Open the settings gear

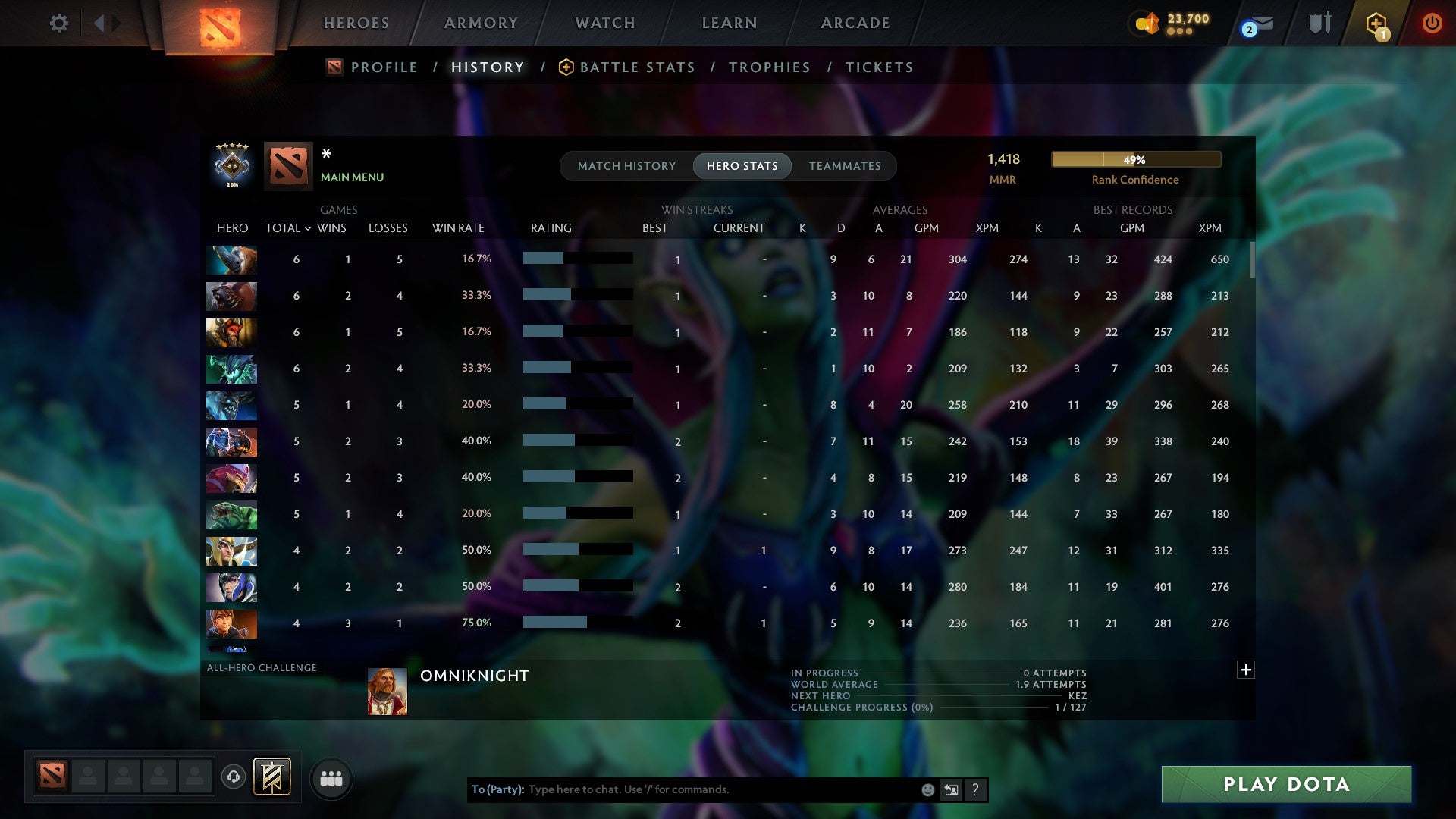[59, 23]
